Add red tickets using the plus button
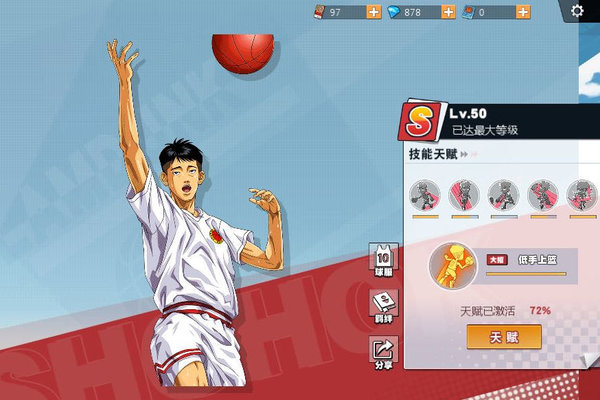The width and height of the screenshot is (600, 400). click(x=373, y=12)
